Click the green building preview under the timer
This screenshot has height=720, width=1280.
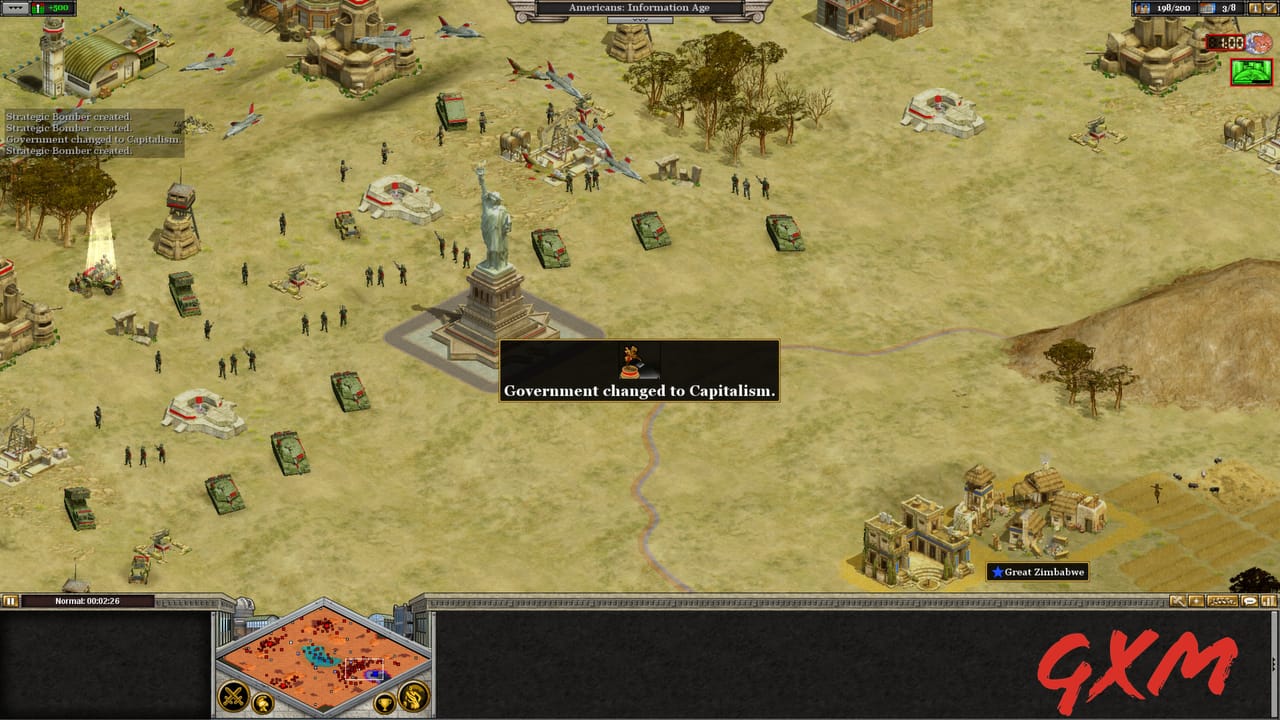pyautogui.click(x=1250, y=72)
